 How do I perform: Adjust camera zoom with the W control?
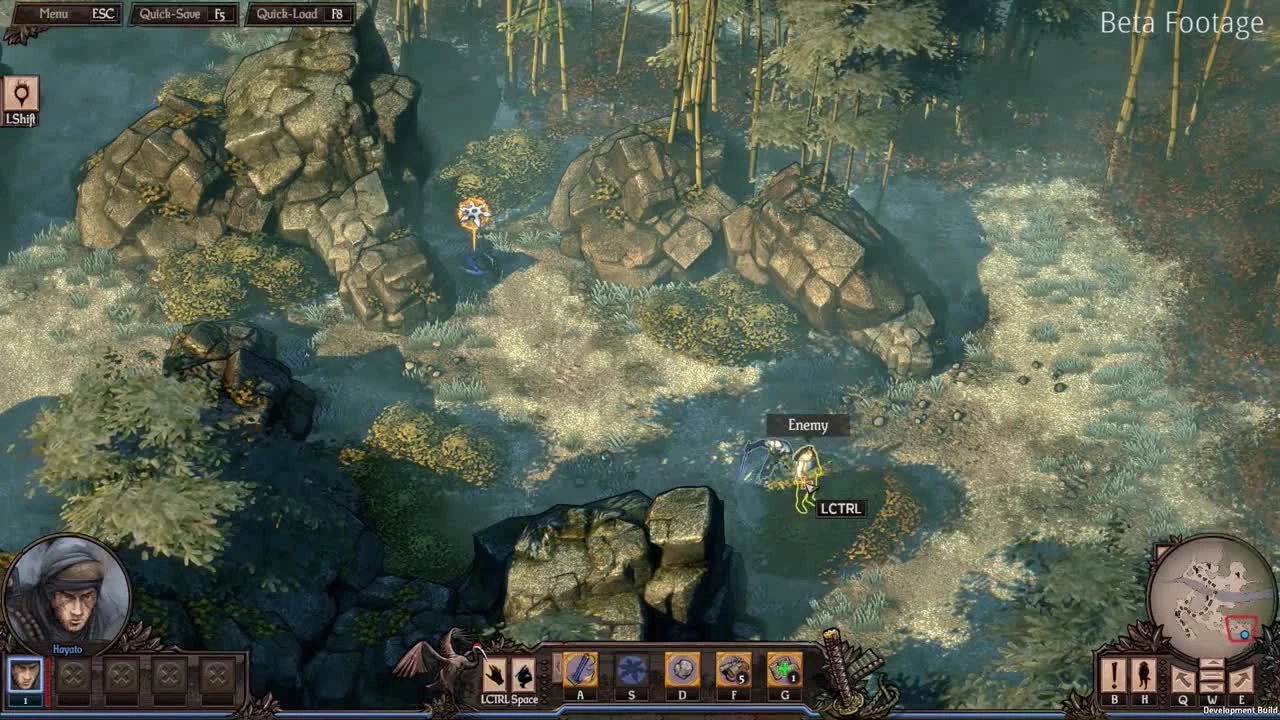click(1212, 674)
